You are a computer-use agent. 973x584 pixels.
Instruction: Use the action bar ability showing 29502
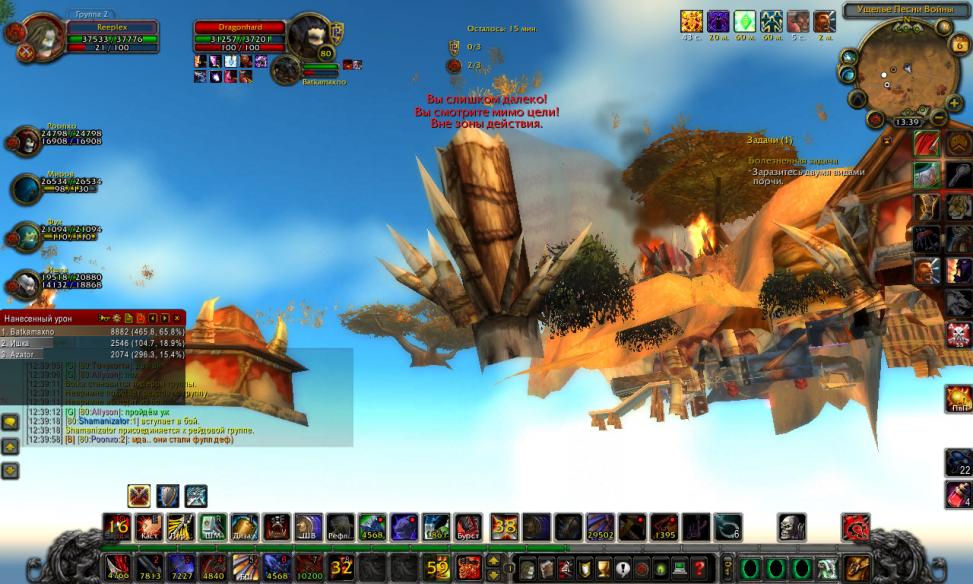pyautogui.click(x=600, y=526)
